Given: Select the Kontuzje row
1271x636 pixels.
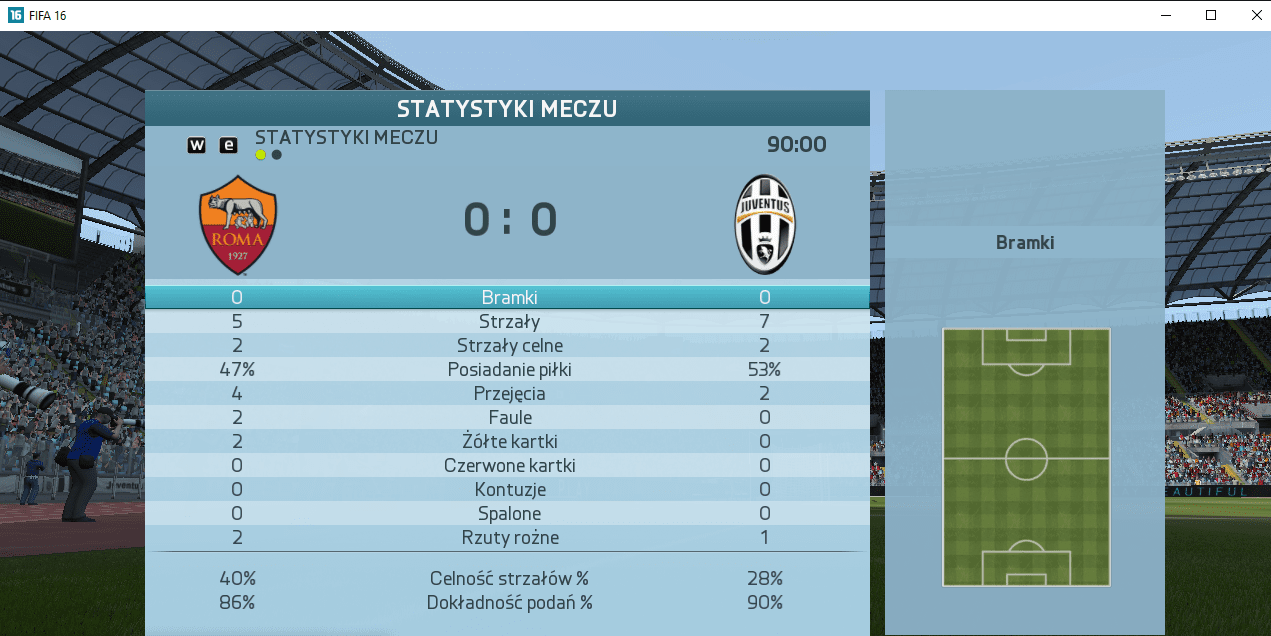Looking at the screenshot, I should pyautogui.click(x=508, y=489).
